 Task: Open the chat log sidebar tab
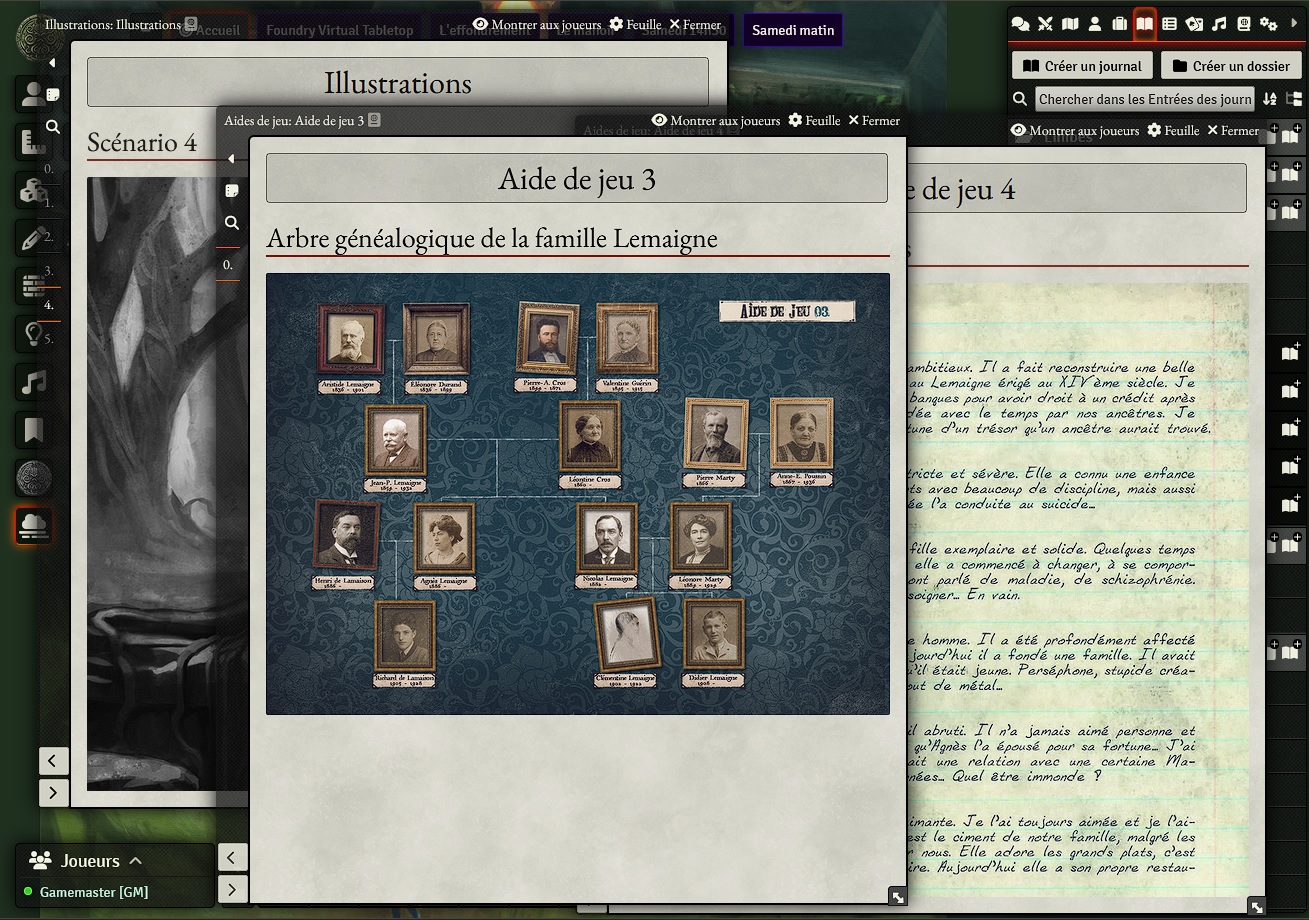(1020, 24)
